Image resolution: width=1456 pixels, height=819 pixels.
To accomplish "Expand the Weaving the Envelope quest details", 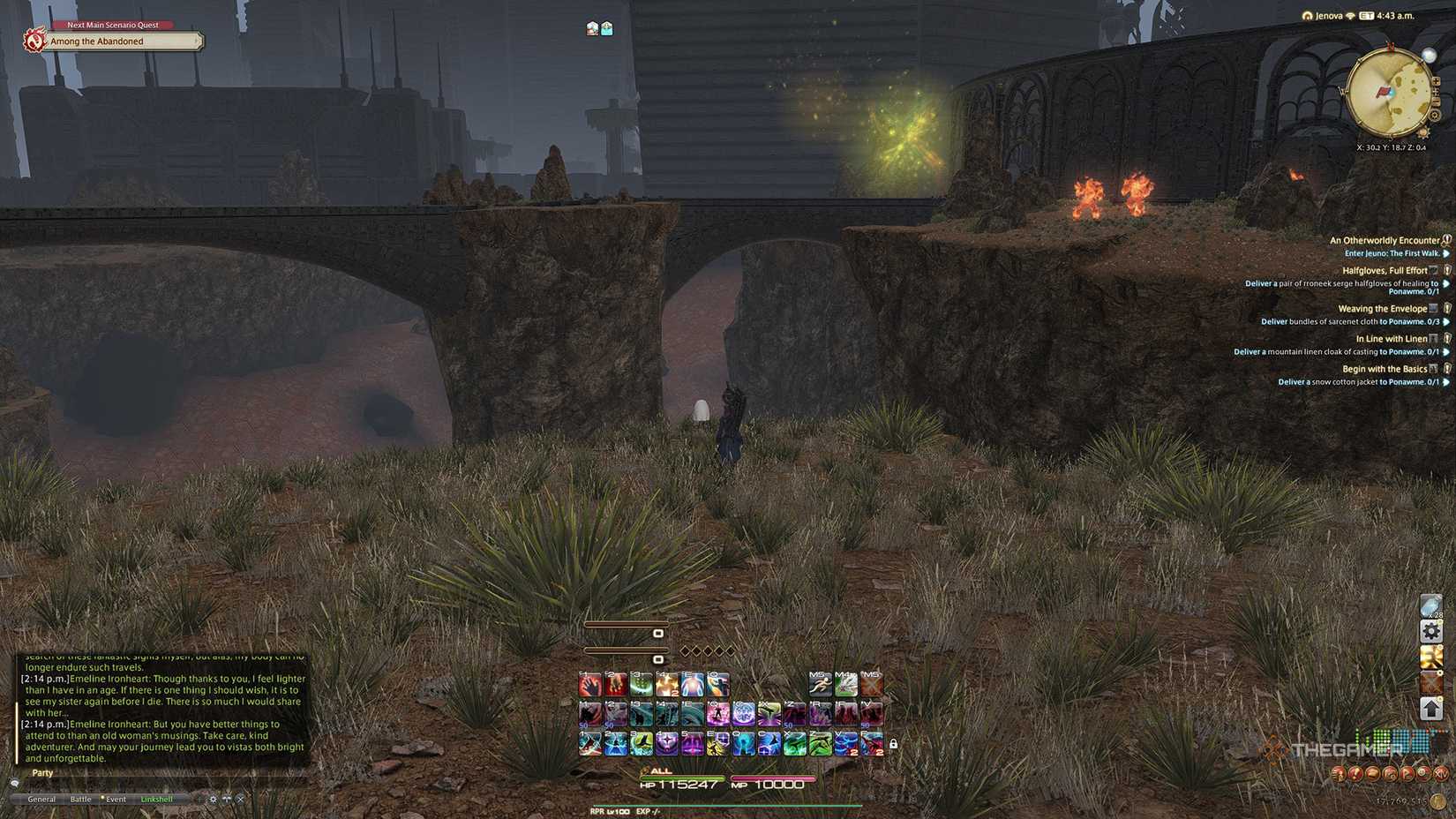I will (x=1383, y=308).
